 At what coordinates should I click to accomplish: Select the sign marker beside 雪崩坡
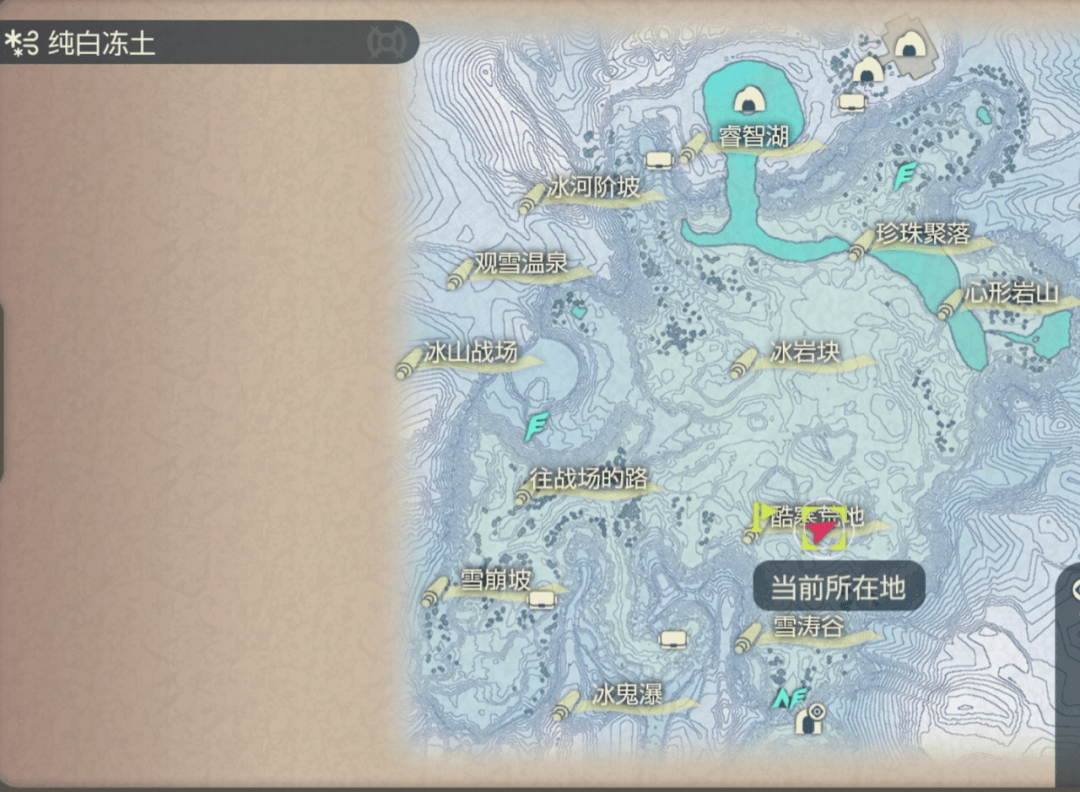(542, 600)
